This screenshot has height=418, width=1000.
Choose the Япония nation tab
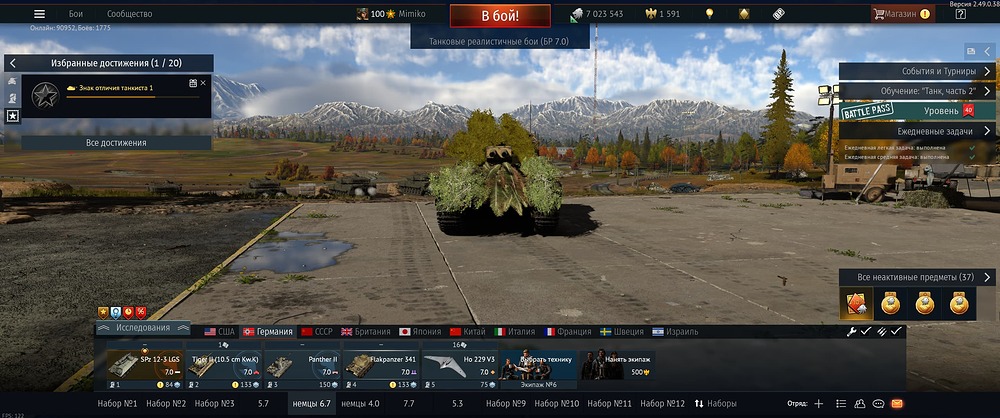click(420, 332)
